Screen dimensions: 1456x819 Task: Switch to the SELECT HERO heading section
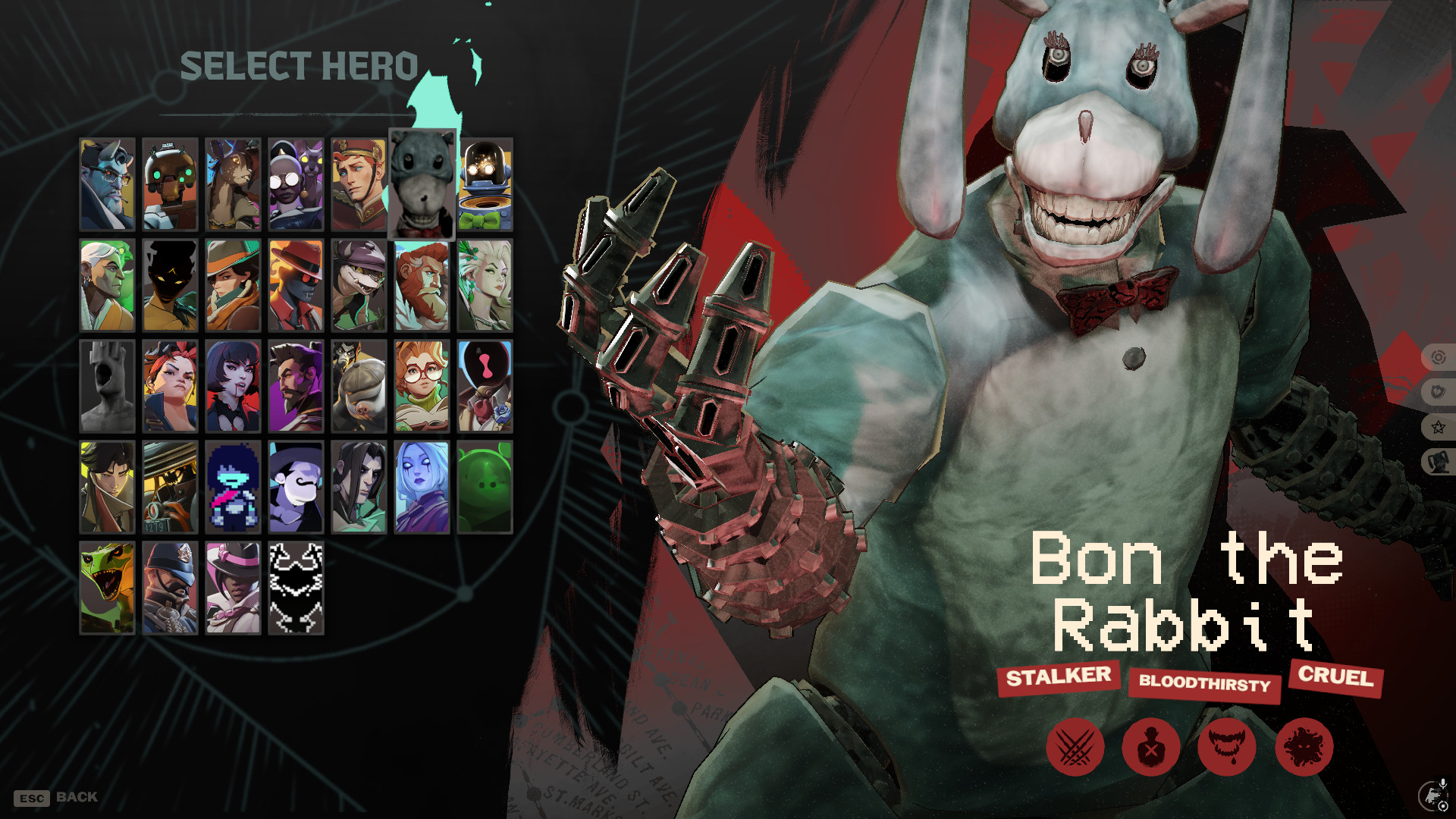pyautogui.click(x=300, y=64)
